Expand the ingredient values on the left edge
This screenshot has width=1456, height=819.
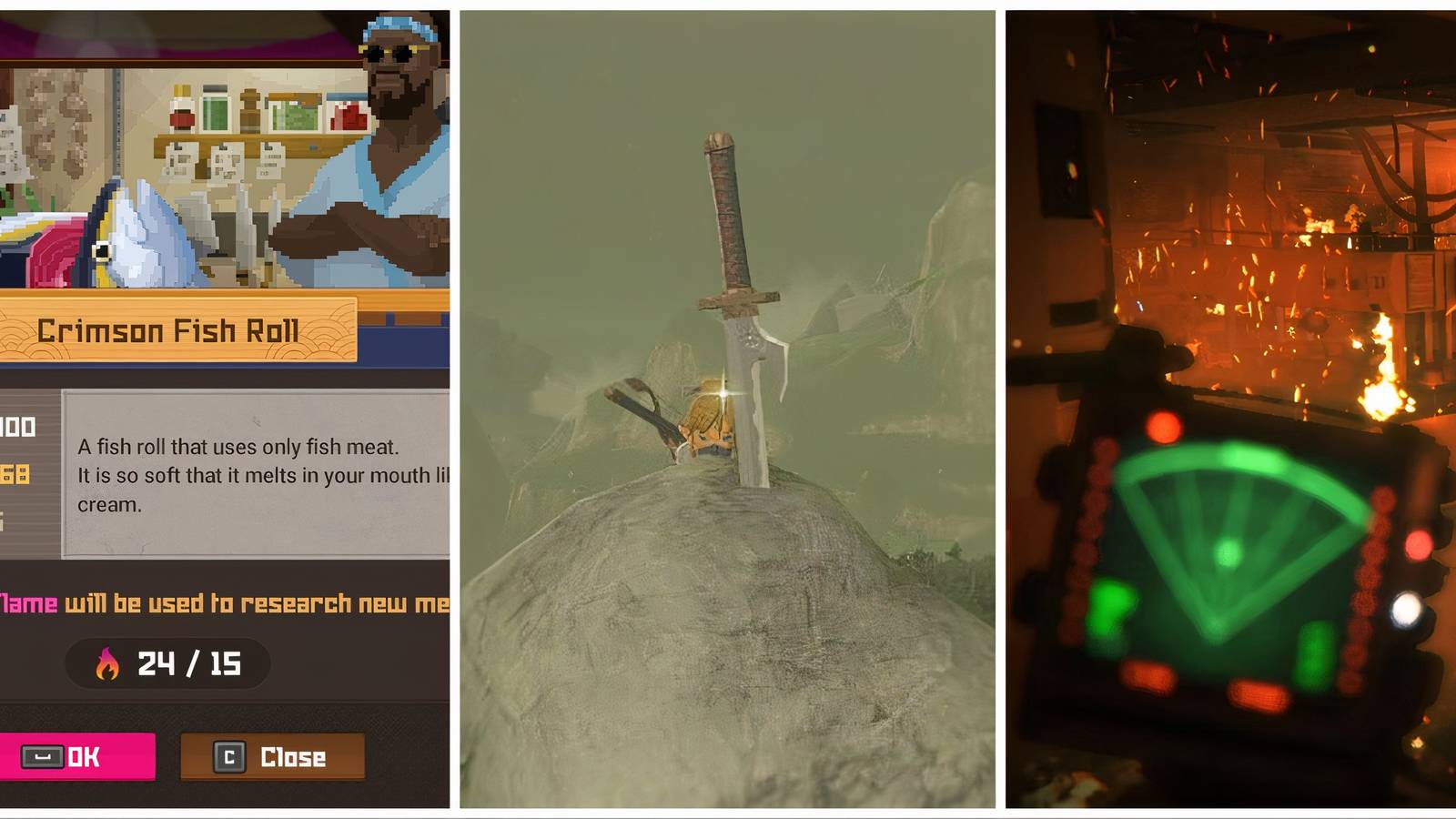tap(14, 455)
